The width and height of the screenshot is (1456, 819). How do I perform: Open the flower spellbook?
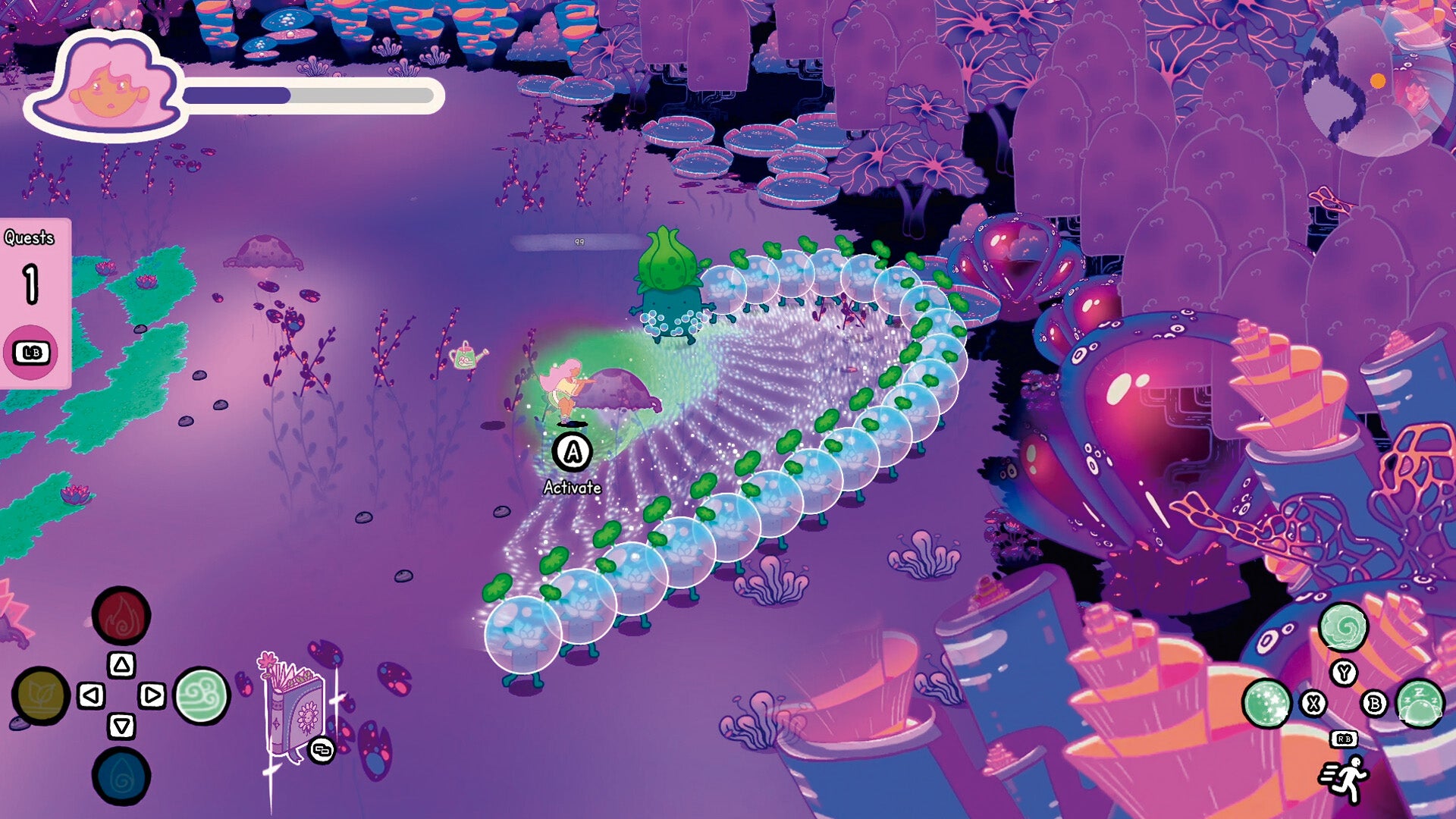[x=296, y=709]
